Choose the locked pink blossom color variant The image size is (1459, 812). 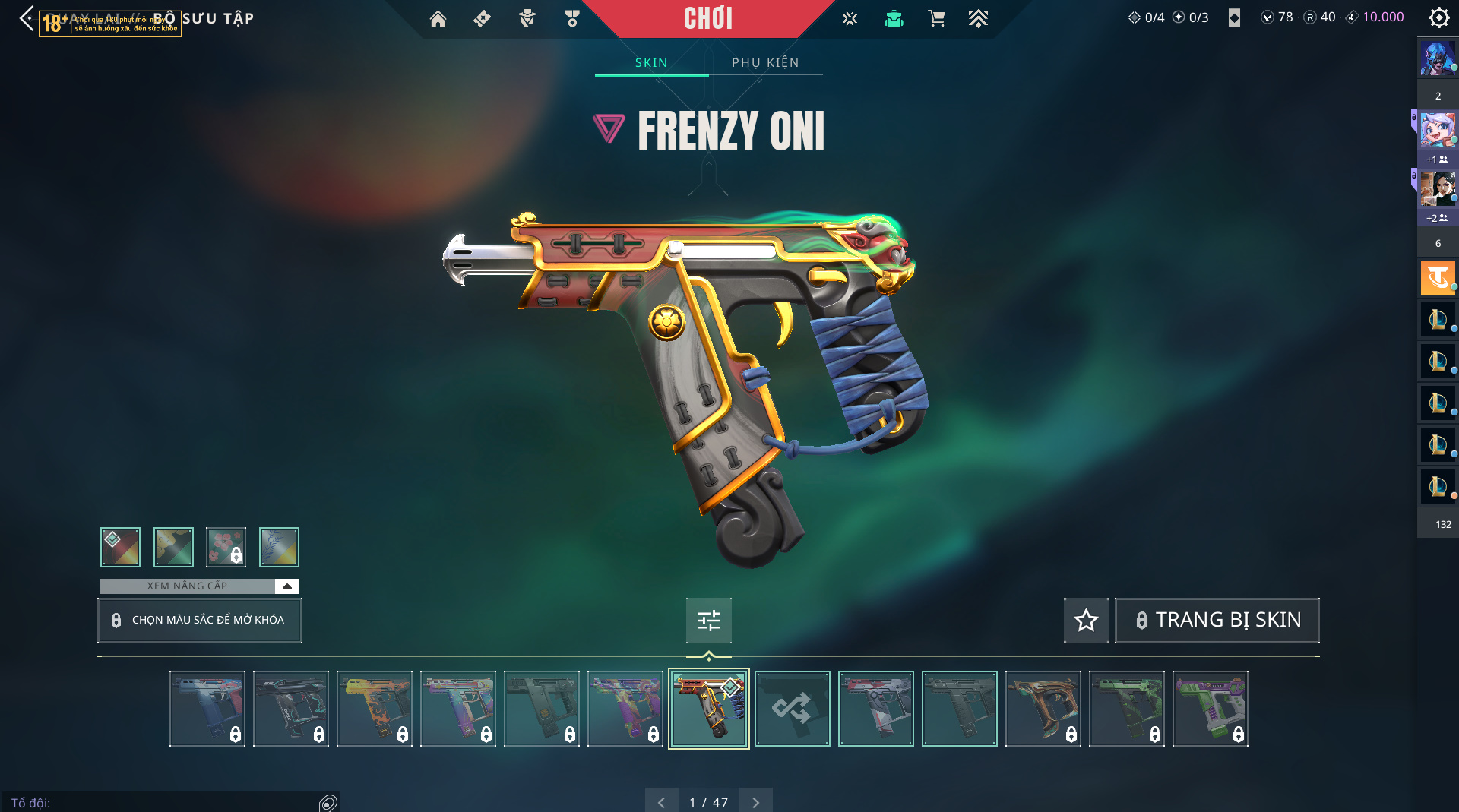226,547
